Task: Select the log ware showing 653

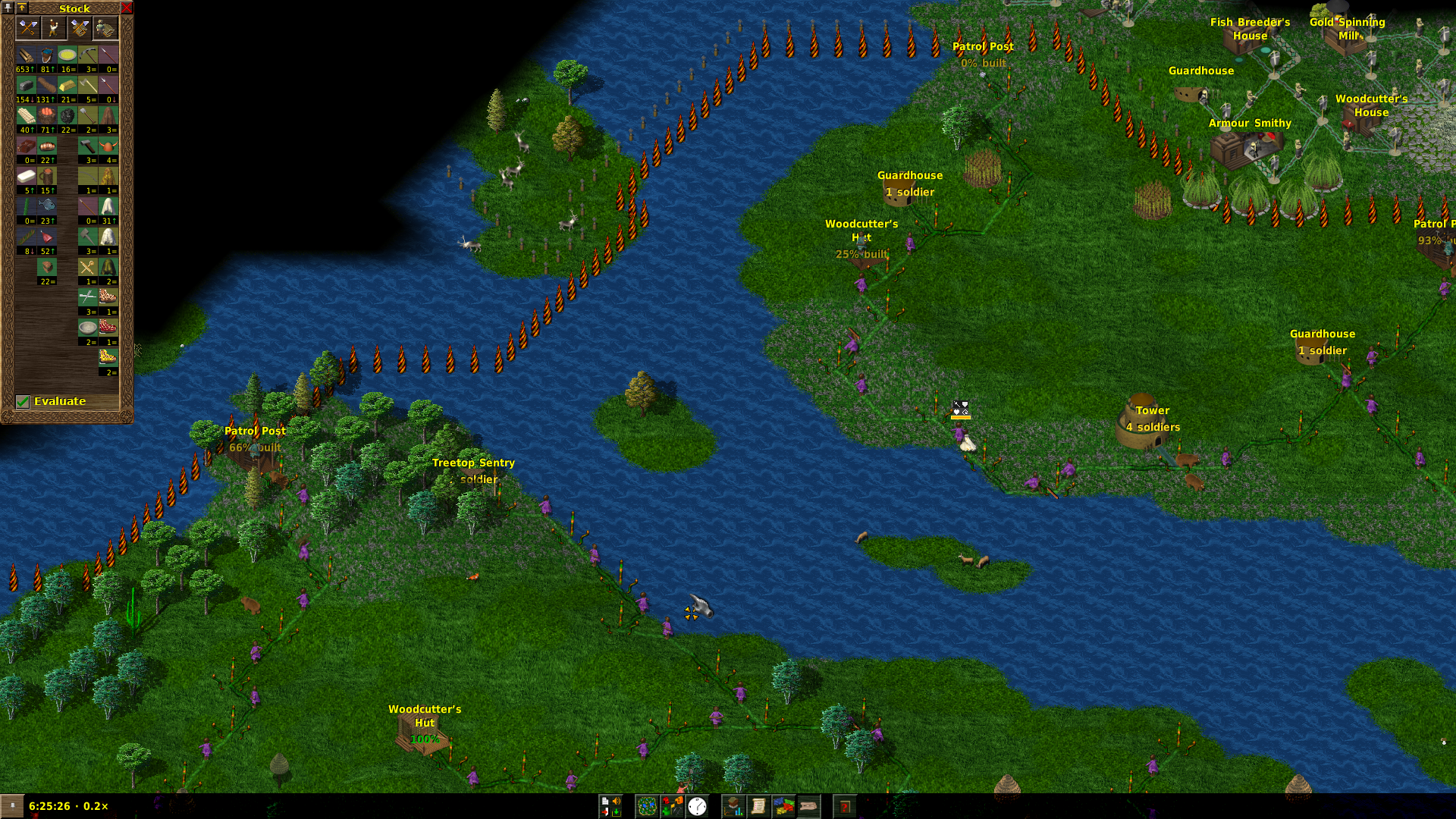Action: (27, 55)
